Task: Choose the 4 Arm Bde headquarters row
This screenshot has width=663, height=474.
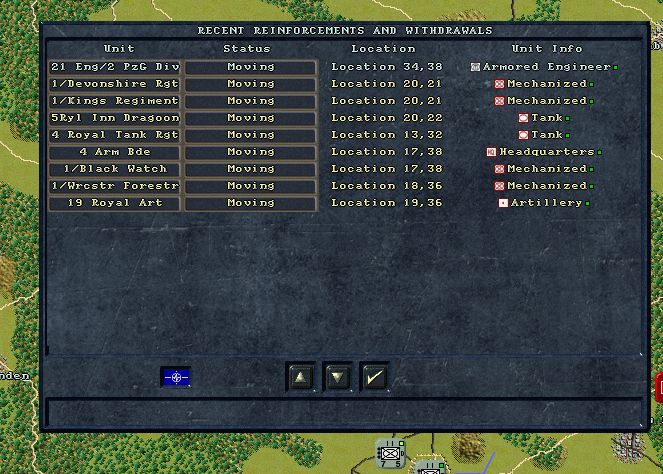Action: pyautogui.click(x=114, y=152)
